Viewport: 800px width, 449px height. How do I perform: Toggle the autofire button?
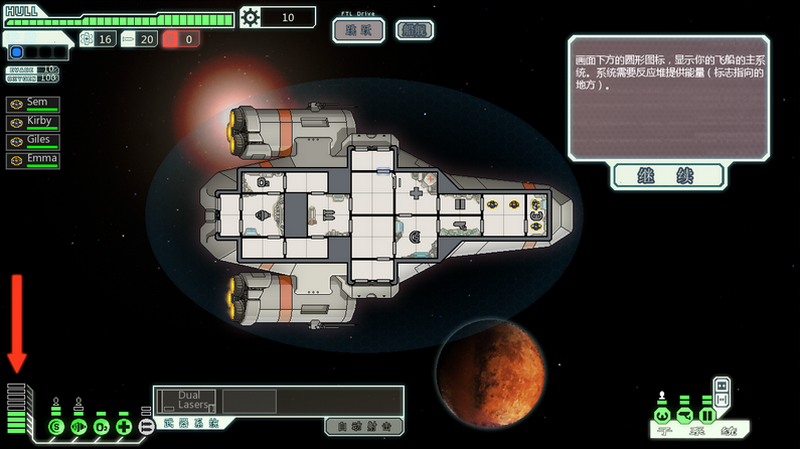364,426
